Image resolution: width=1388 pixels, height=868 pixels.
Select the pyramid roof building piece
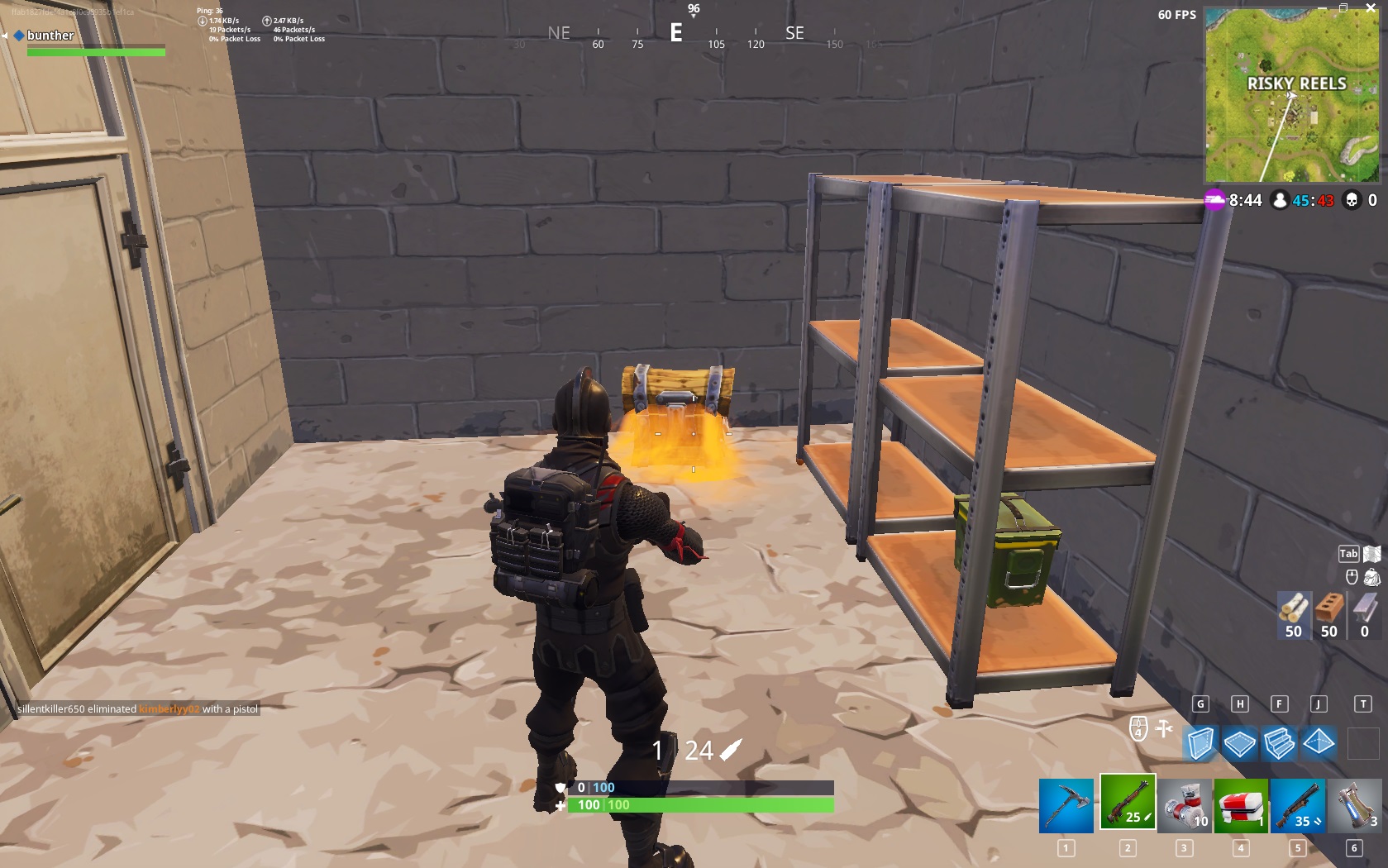(x=1319, y=744)
